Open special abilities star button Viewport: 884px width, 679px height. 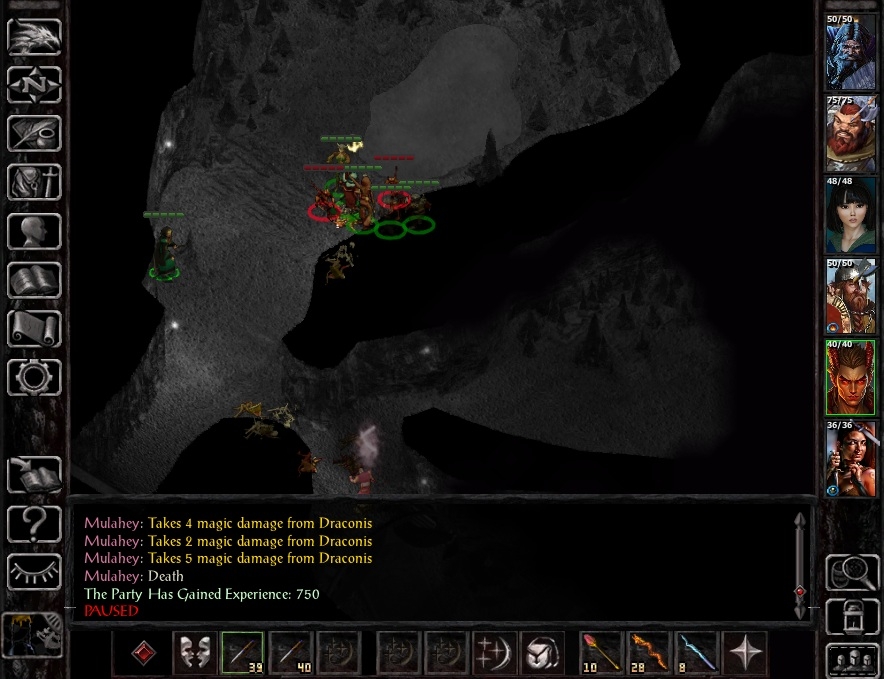(x=744, y=652)
